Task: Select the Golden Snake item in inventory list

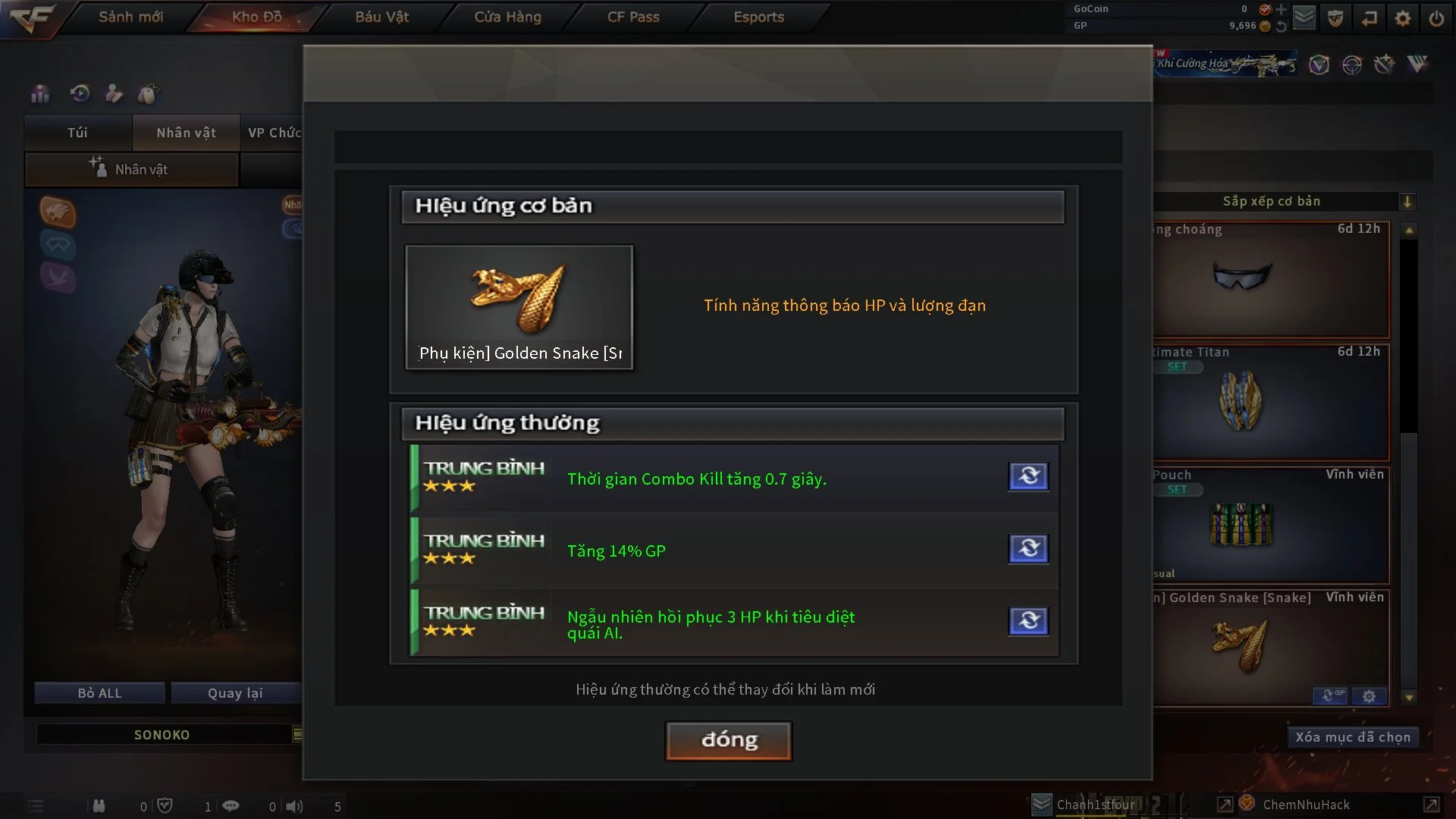Action: pyautogui.click(x=1271, y=645)
